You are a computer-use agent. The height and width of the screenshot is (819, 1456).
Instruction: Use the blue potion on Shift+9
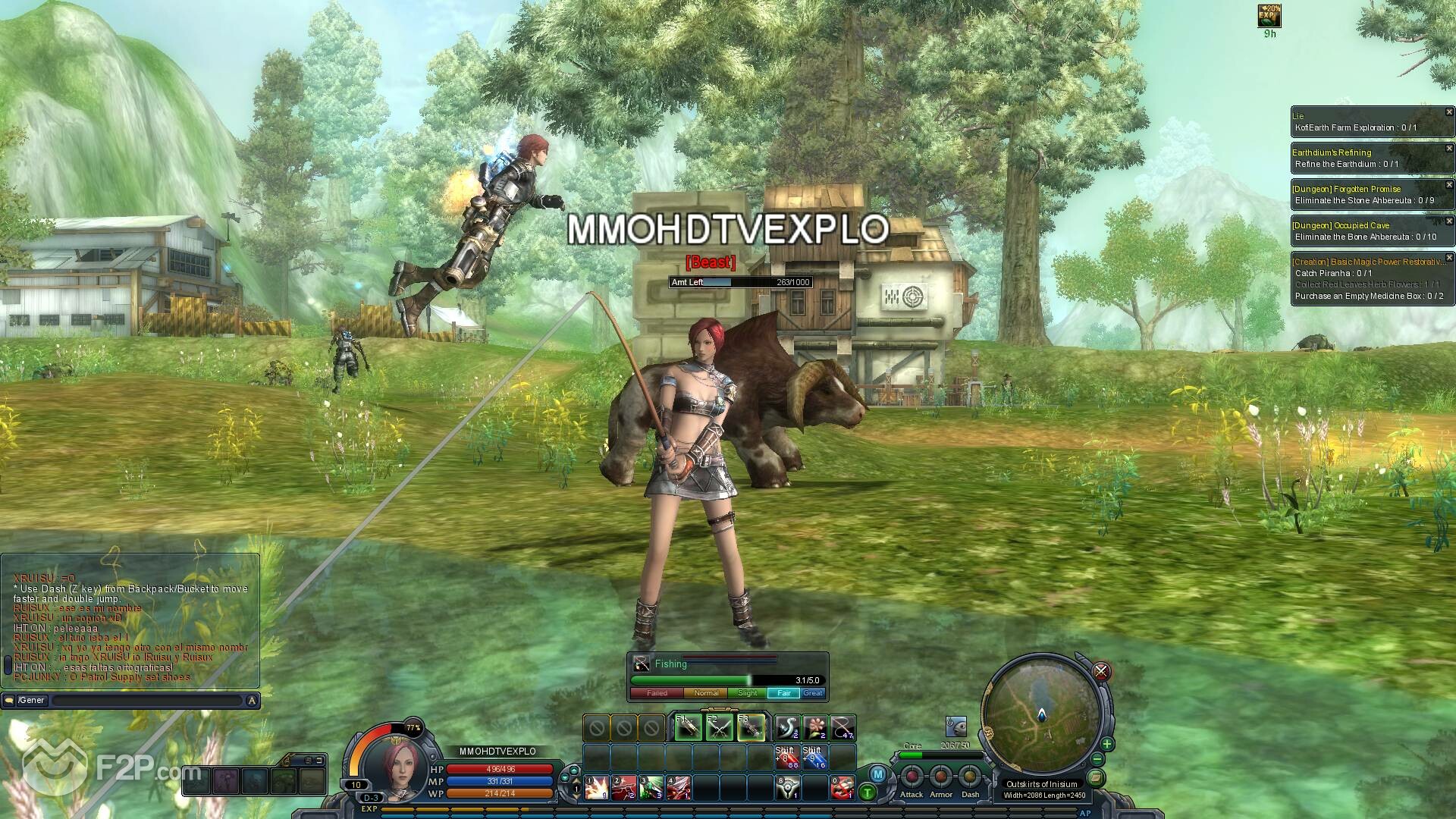pos(814,757)
